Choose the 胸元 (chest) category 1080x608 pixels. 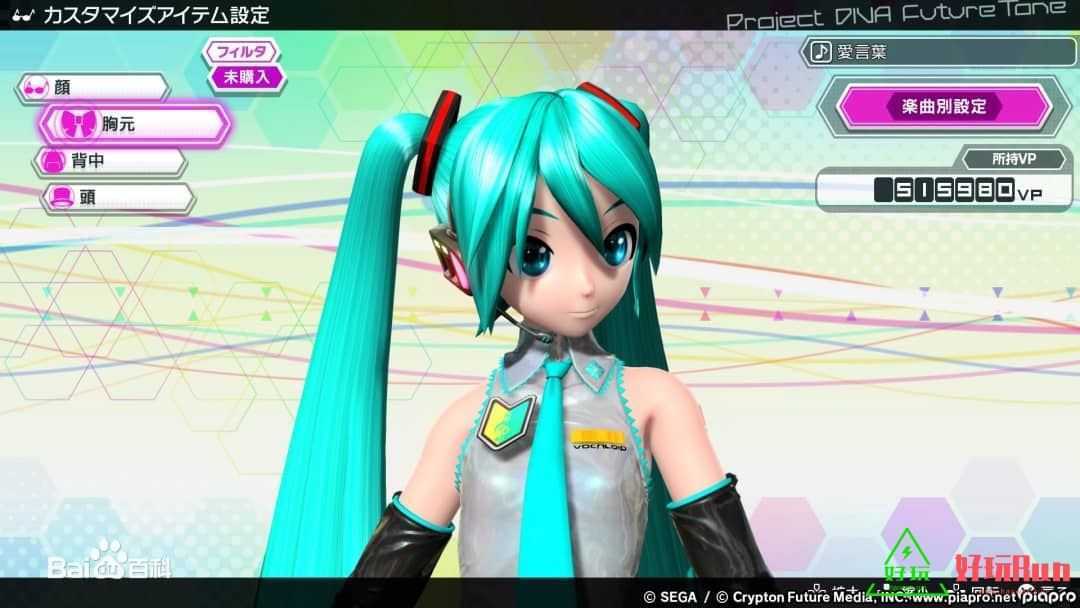pos(134,124)
